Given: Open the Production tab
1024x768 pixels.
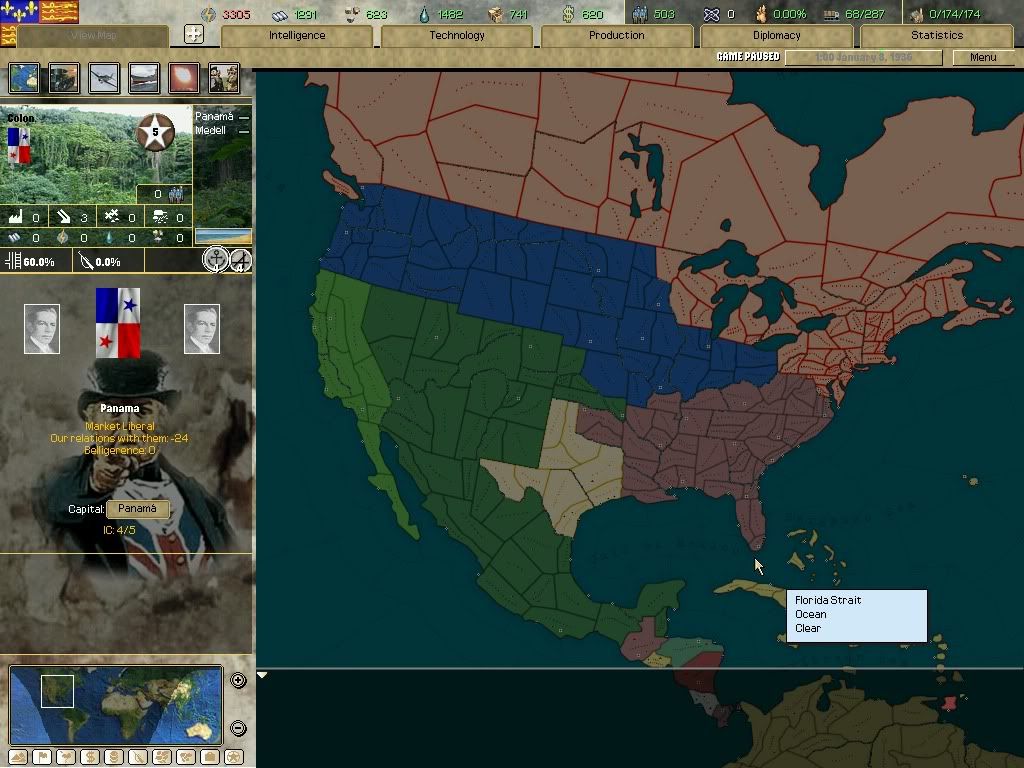Looking at the screenshot, I should coord(617,35).
